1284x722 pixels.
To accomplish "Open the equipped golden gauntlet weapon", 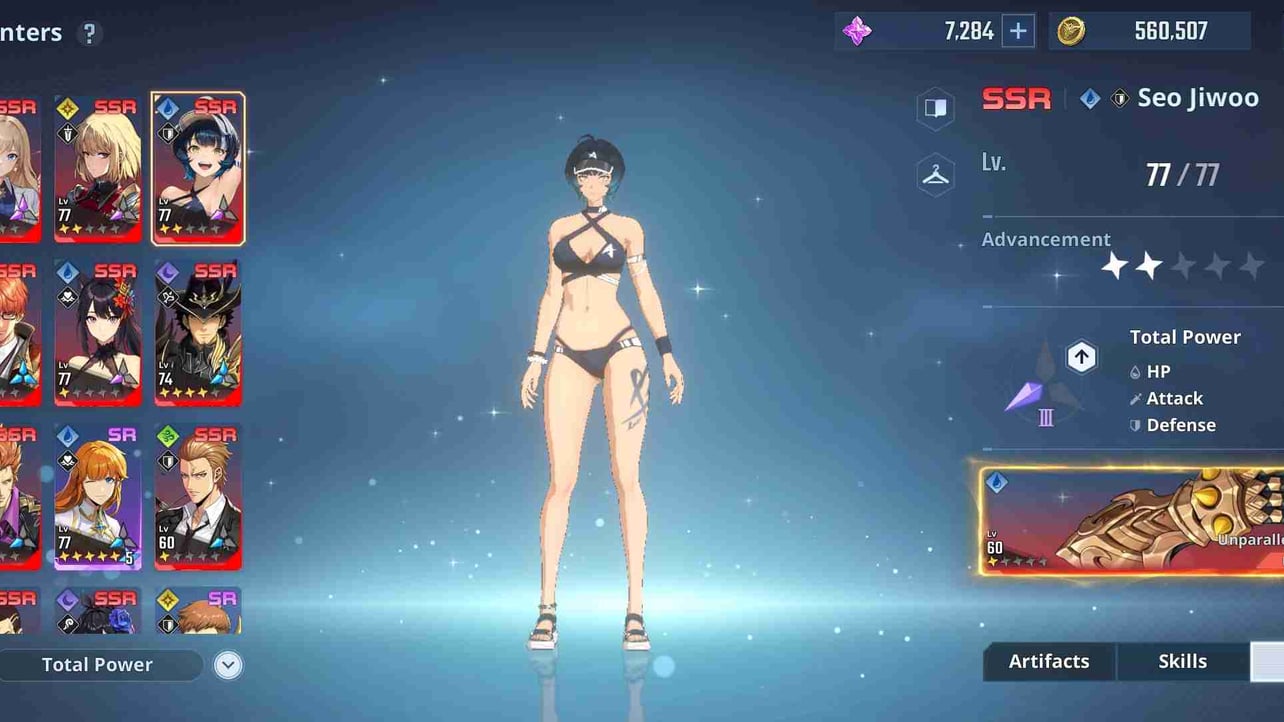I will click(1132, 521).
